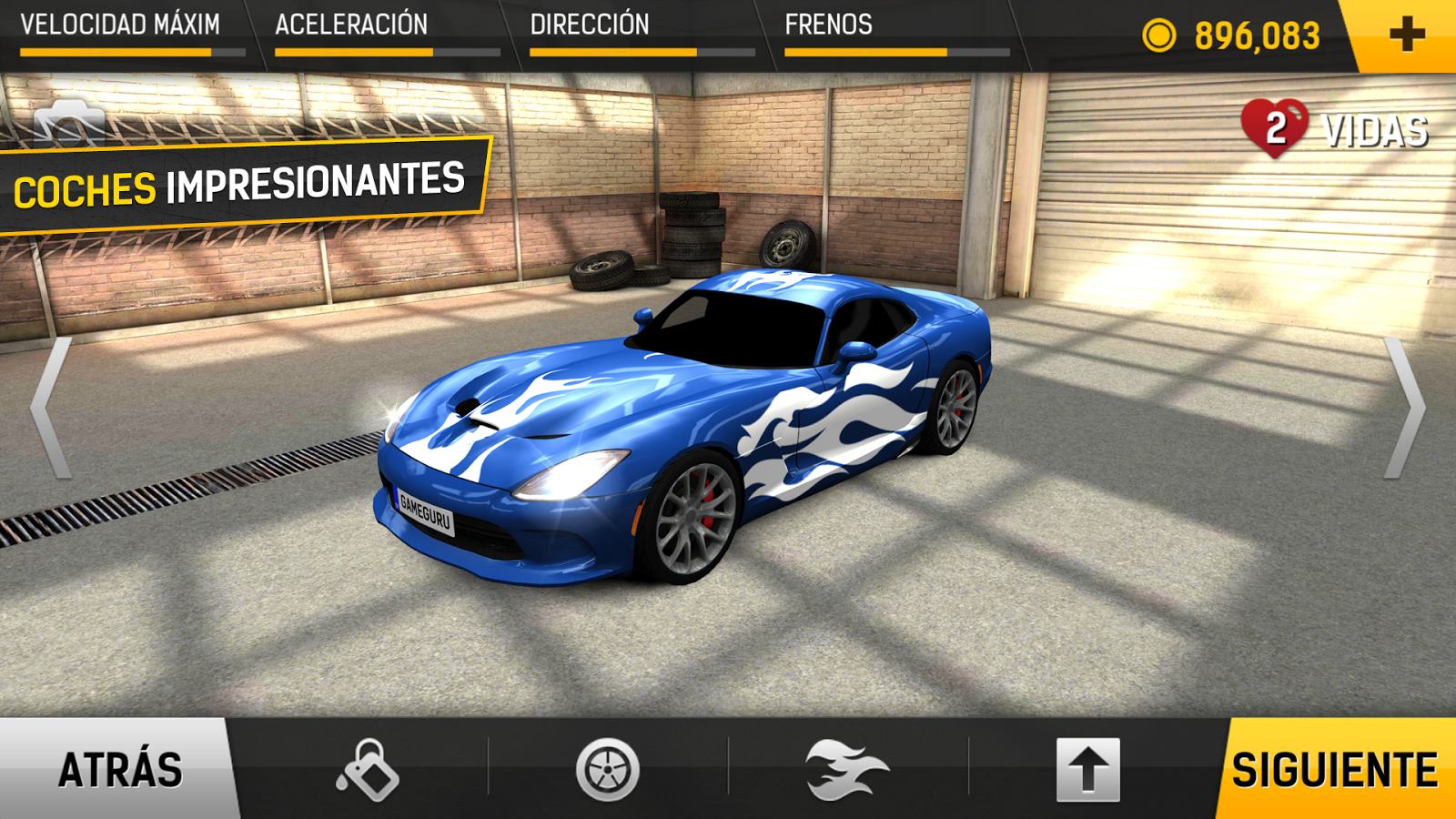Show the next car with right arrow

click(1405, 408)
